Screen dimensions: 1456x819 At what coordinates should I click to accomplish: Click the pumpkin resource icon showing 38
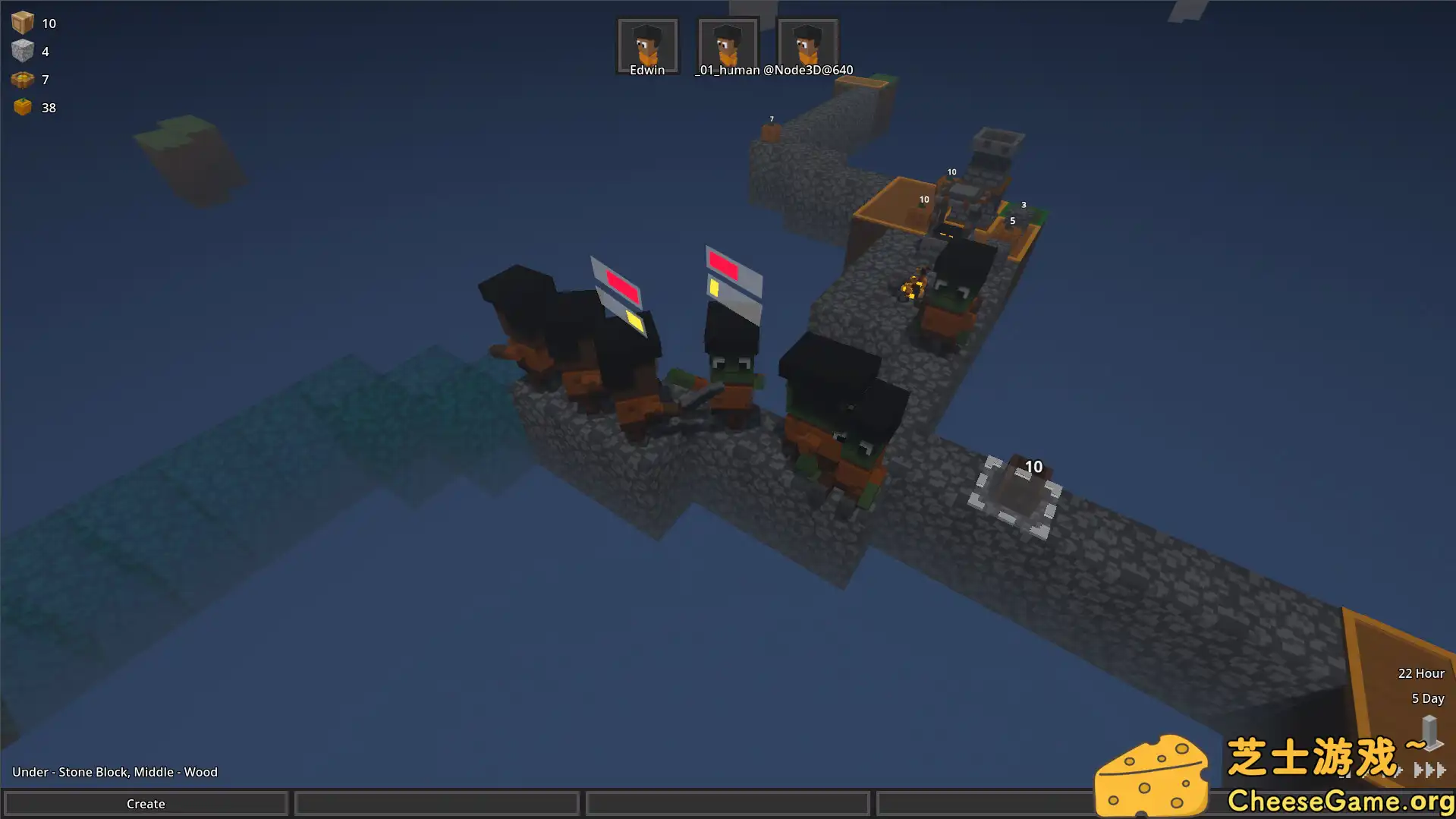(x=22, y=106)
